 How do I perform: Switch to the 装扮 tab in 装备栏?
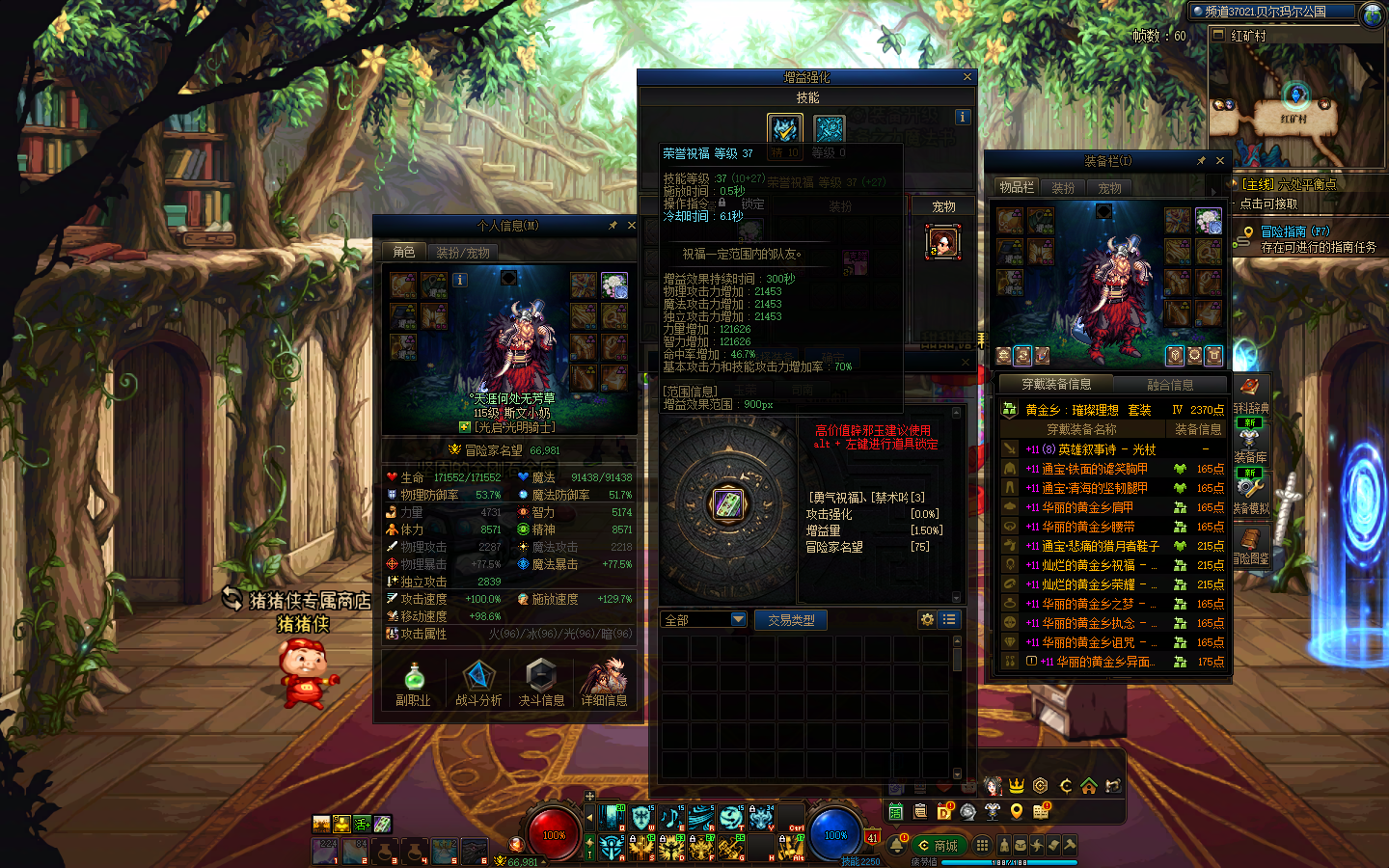(1063, 188)
